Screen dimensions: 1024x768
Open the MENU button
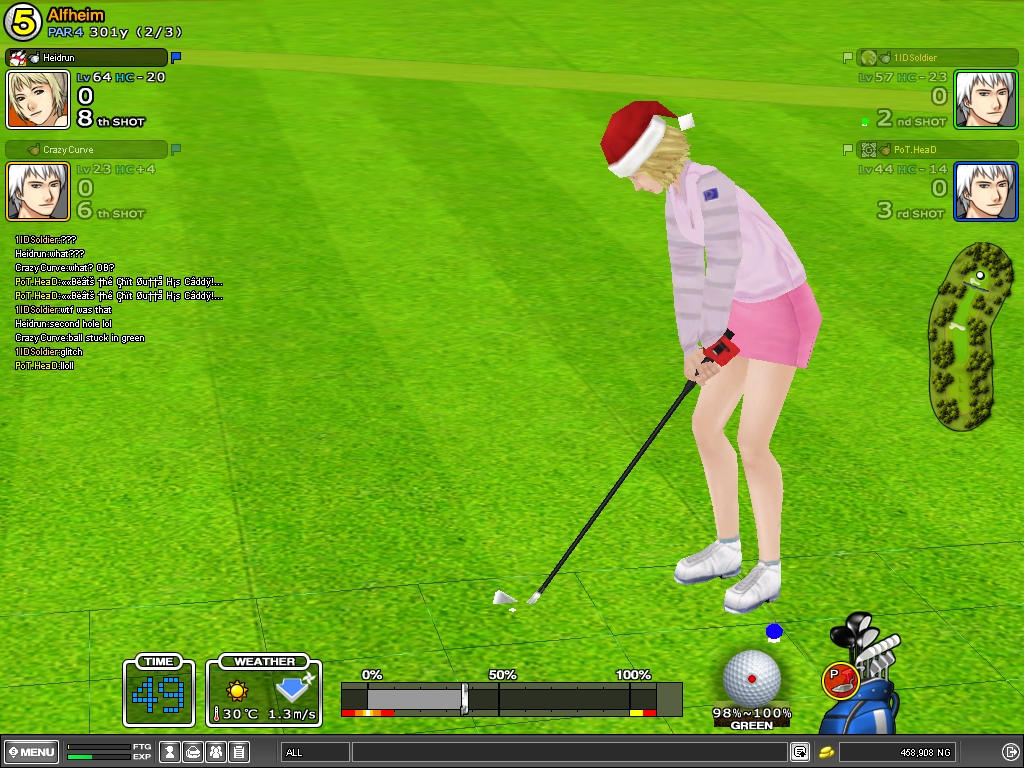31,752
